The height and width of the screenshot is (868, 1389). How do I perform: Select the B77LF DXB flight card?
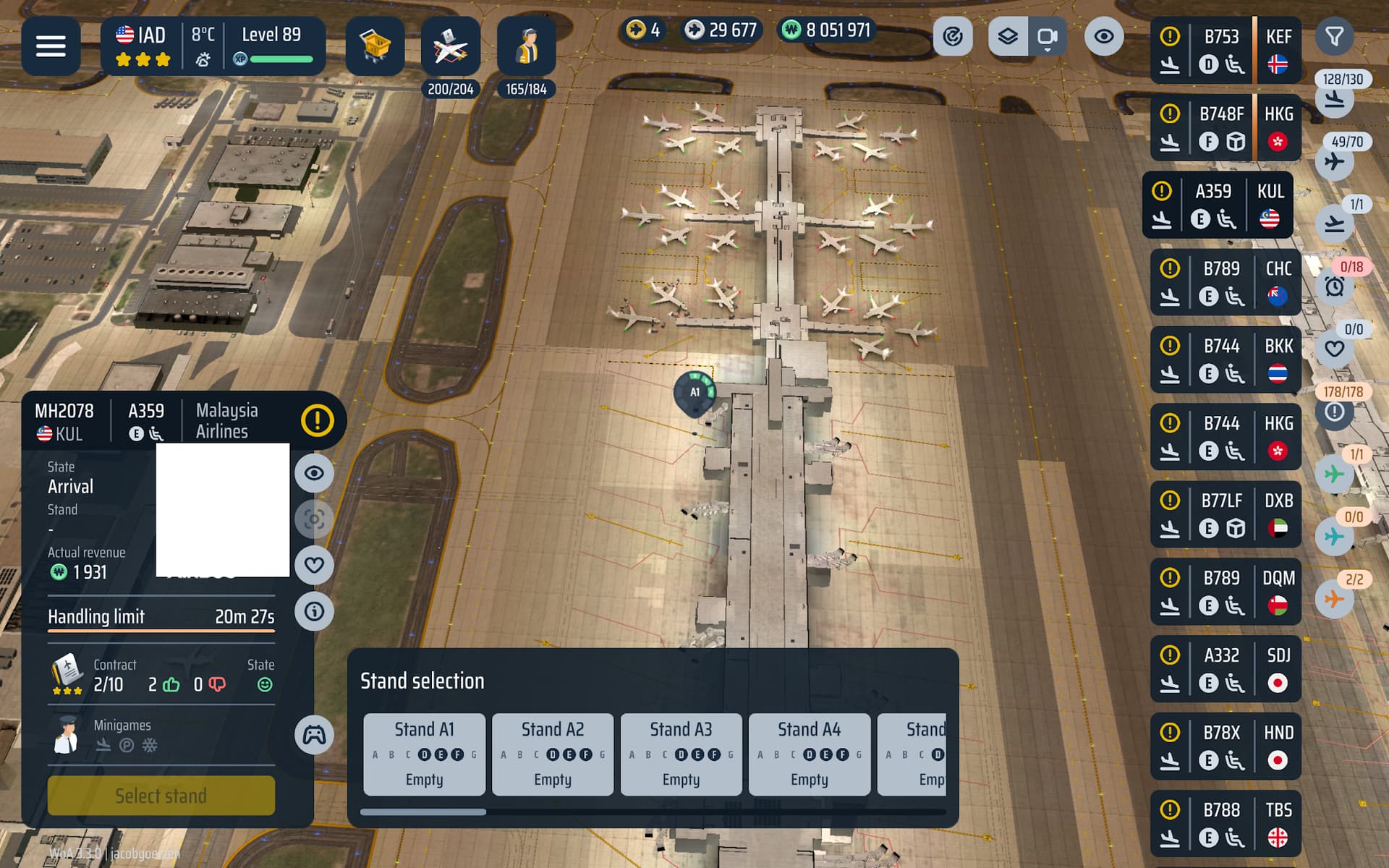click(1225, 514)
